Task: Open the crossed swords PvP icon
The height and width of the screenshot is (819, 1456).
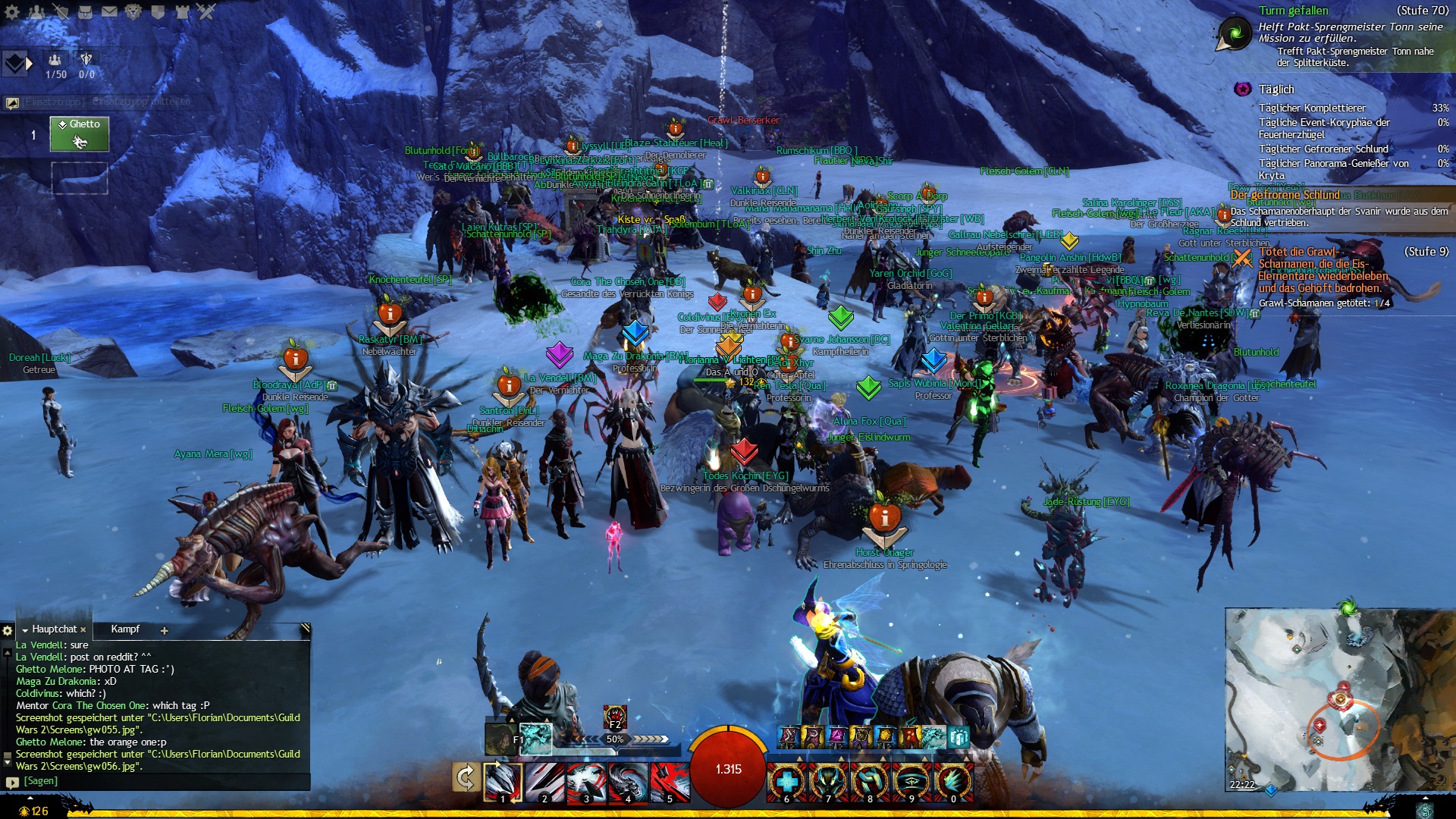Action: point(206,11)
